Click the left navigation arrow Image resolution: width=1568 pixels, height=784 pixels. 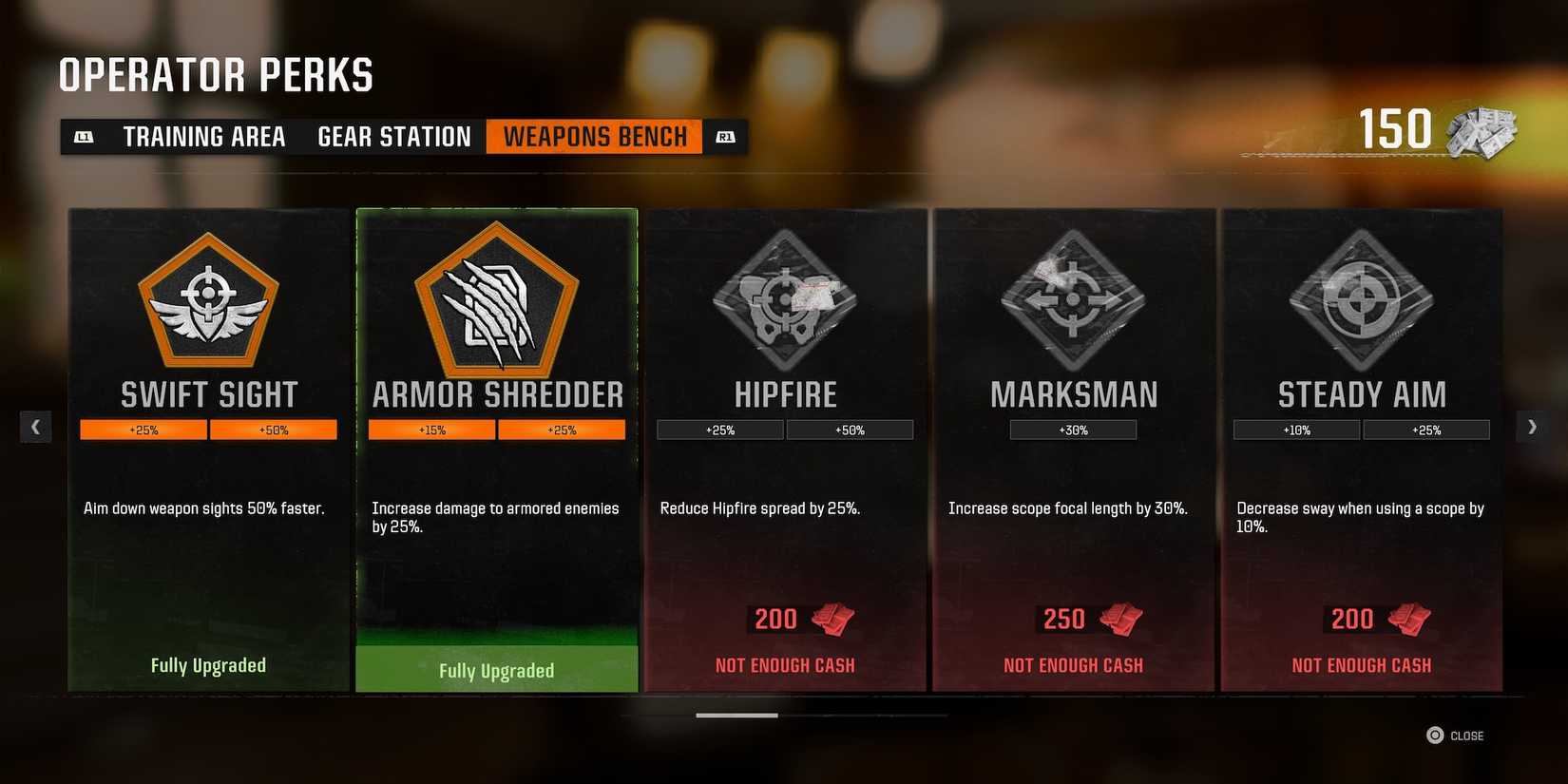click(36, 427)
